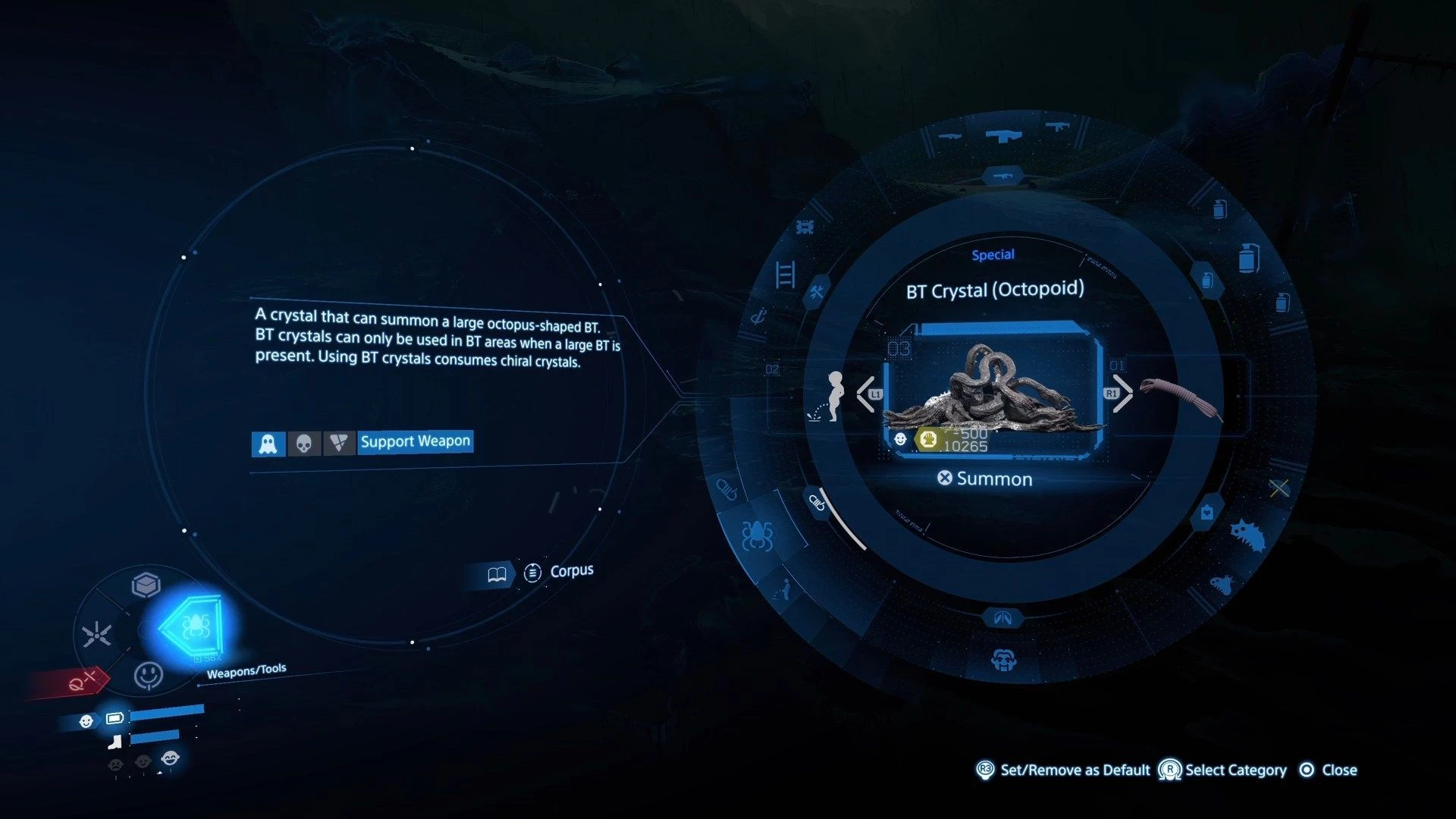1456x819 pixels.
Task: Switch to the previous item arrow
Action: [866, 394]
